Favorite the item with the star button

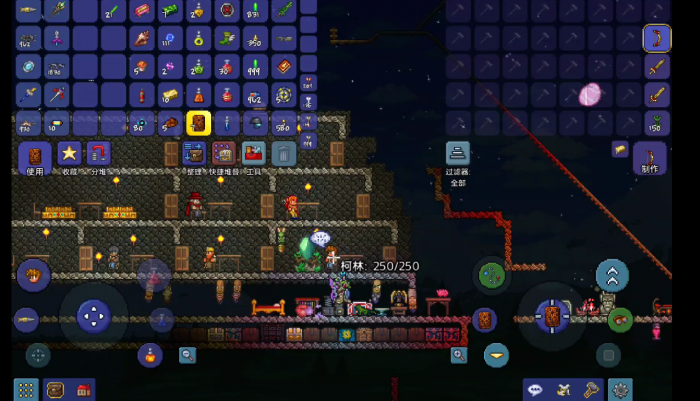(x=68, y=154)
